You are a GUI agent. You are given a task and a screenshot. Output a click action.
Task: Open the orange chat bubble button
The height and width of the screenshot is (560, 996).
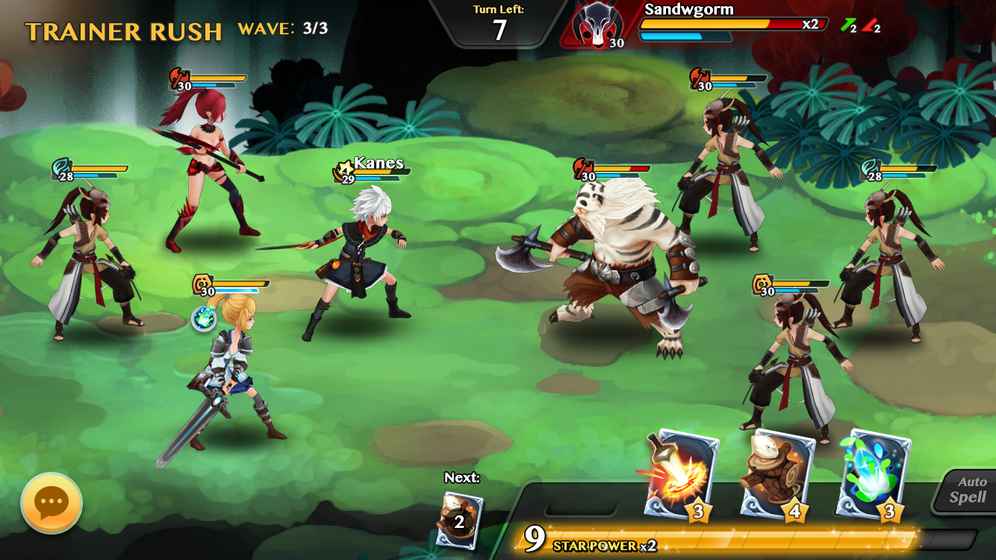coord(51,503)
